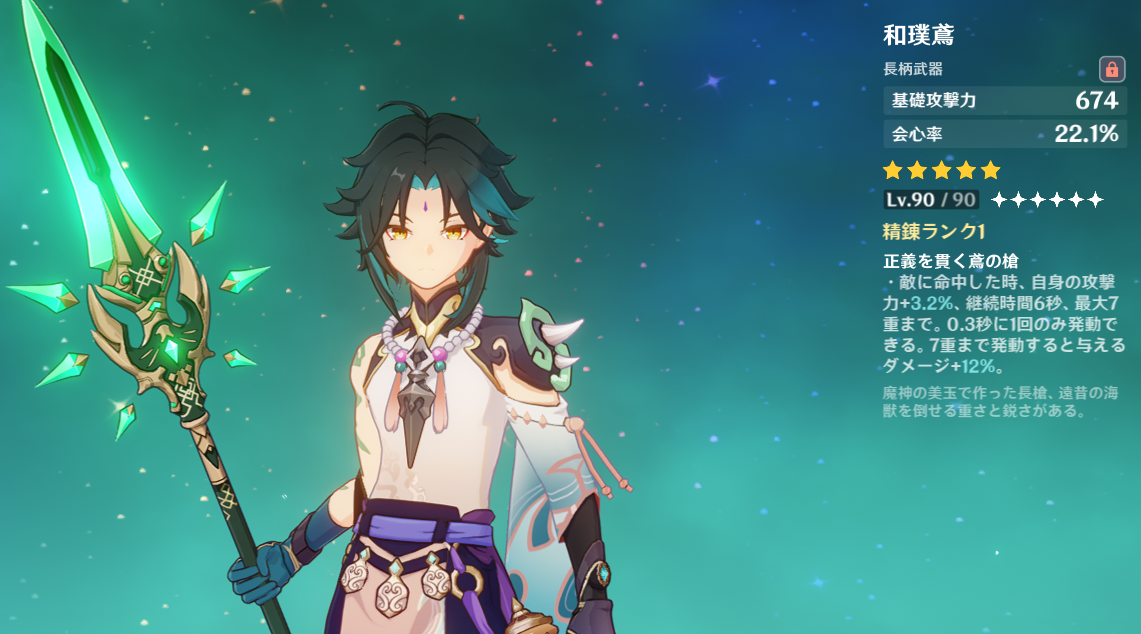Toggle the red weapon lock icon
The width and height of the screenshot is (1141, 634).
point(1111,69)
